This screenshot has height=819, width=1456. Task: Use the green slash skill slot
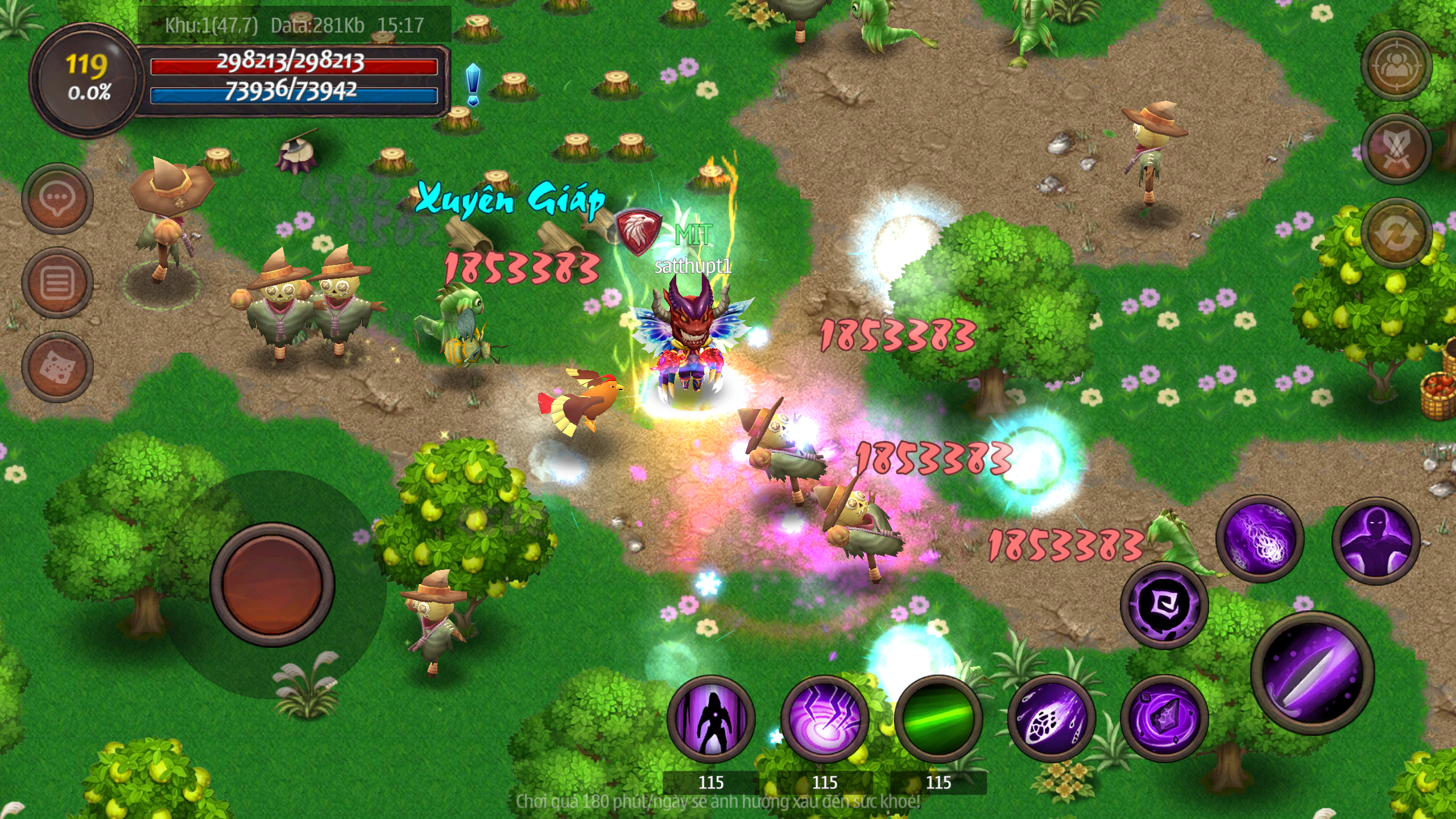pyautogui.click(x=938, y=719)
